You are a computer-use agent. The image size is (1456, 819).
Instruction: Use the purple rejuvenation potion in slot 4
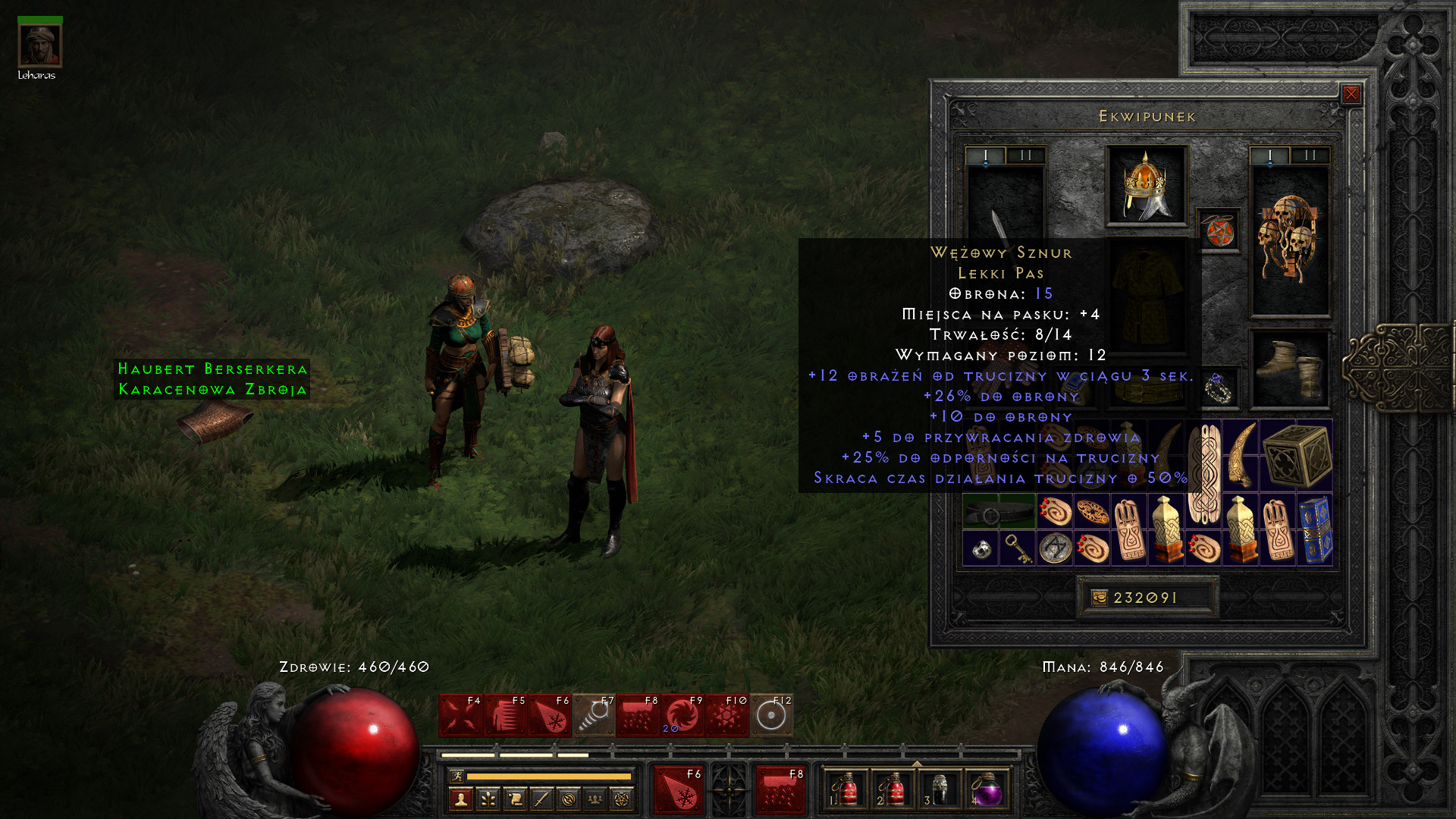987,790
